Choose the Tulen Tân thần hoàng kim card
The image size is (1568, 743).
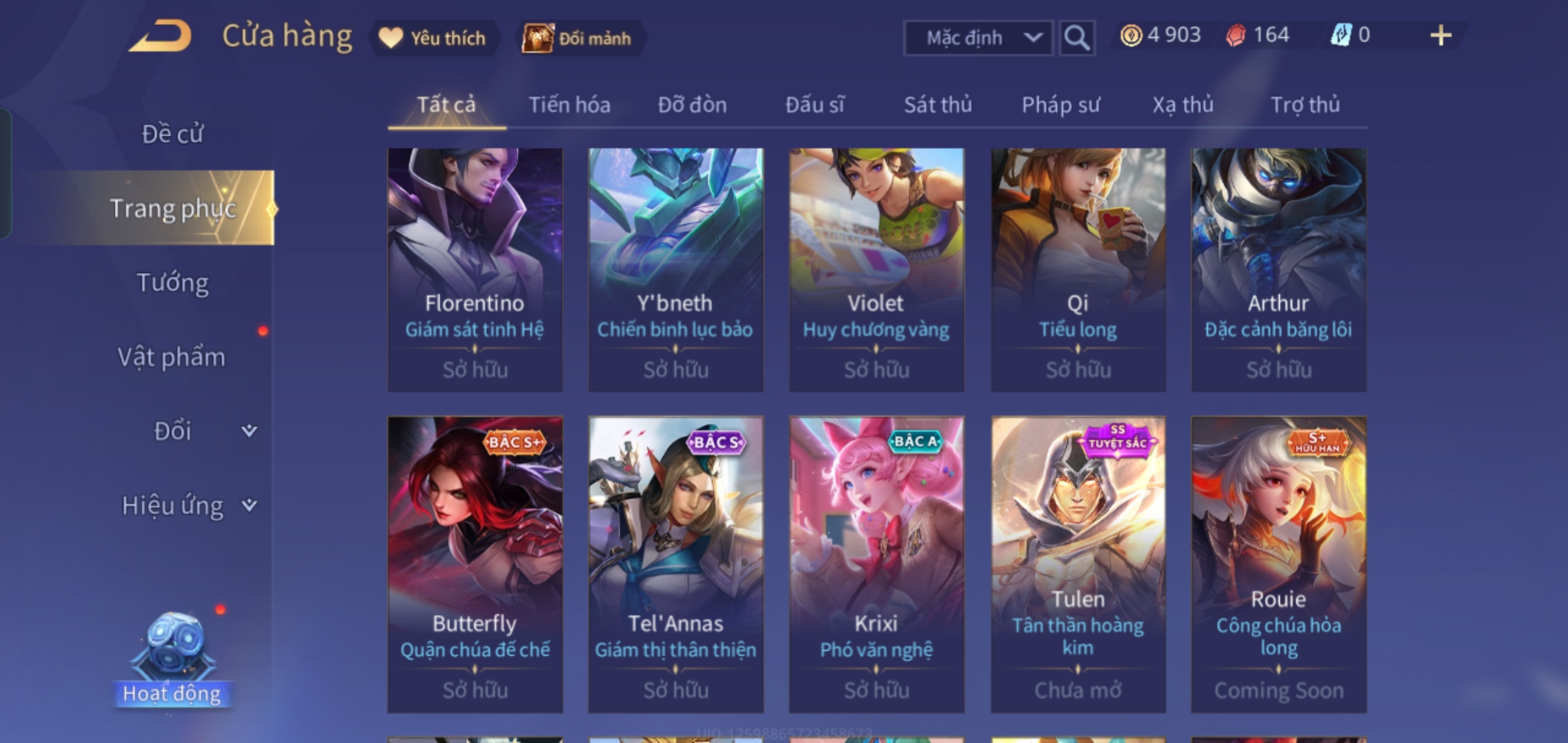click(1078, 564)
